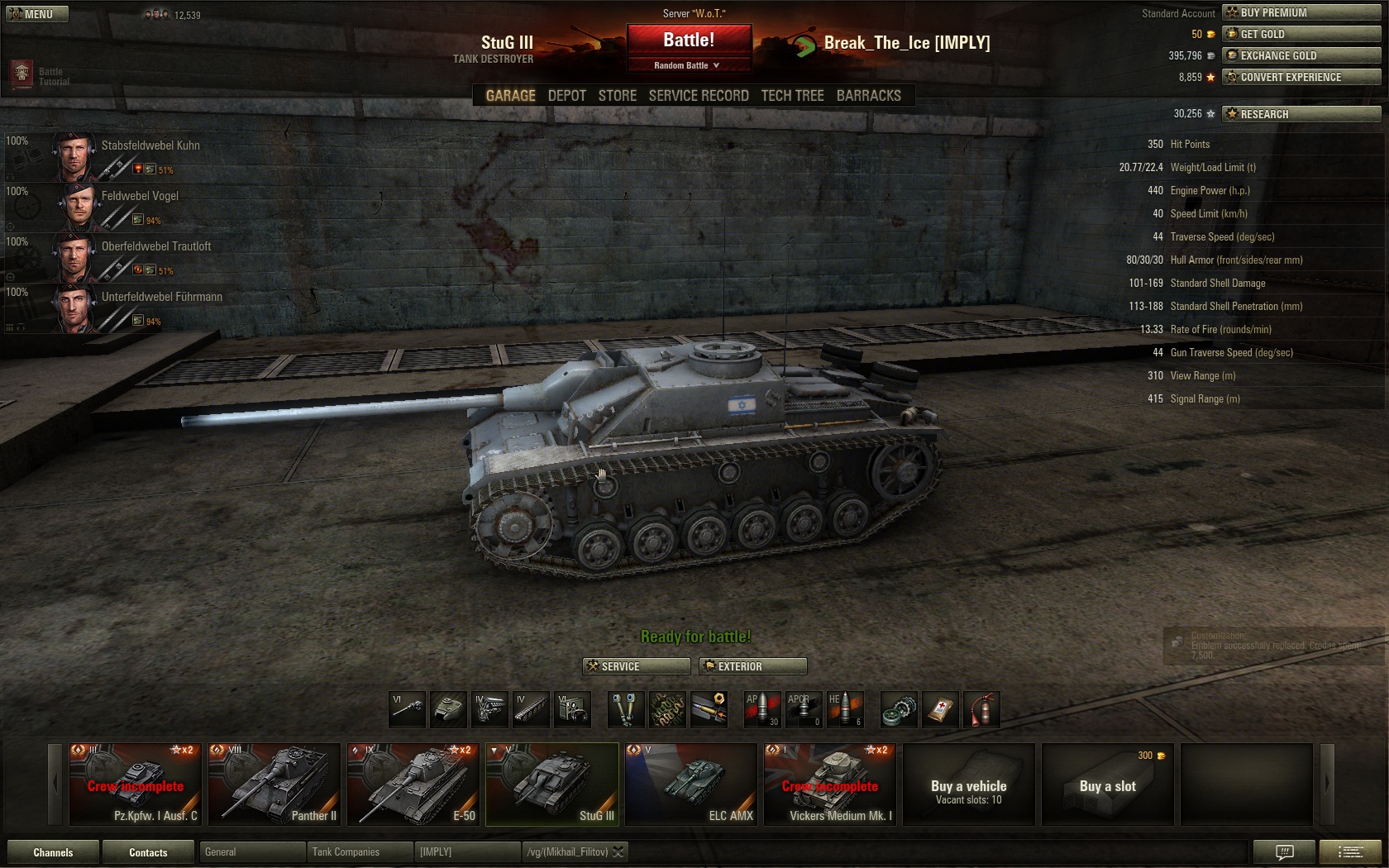Open Research for the StuG III

(1301, 114)
